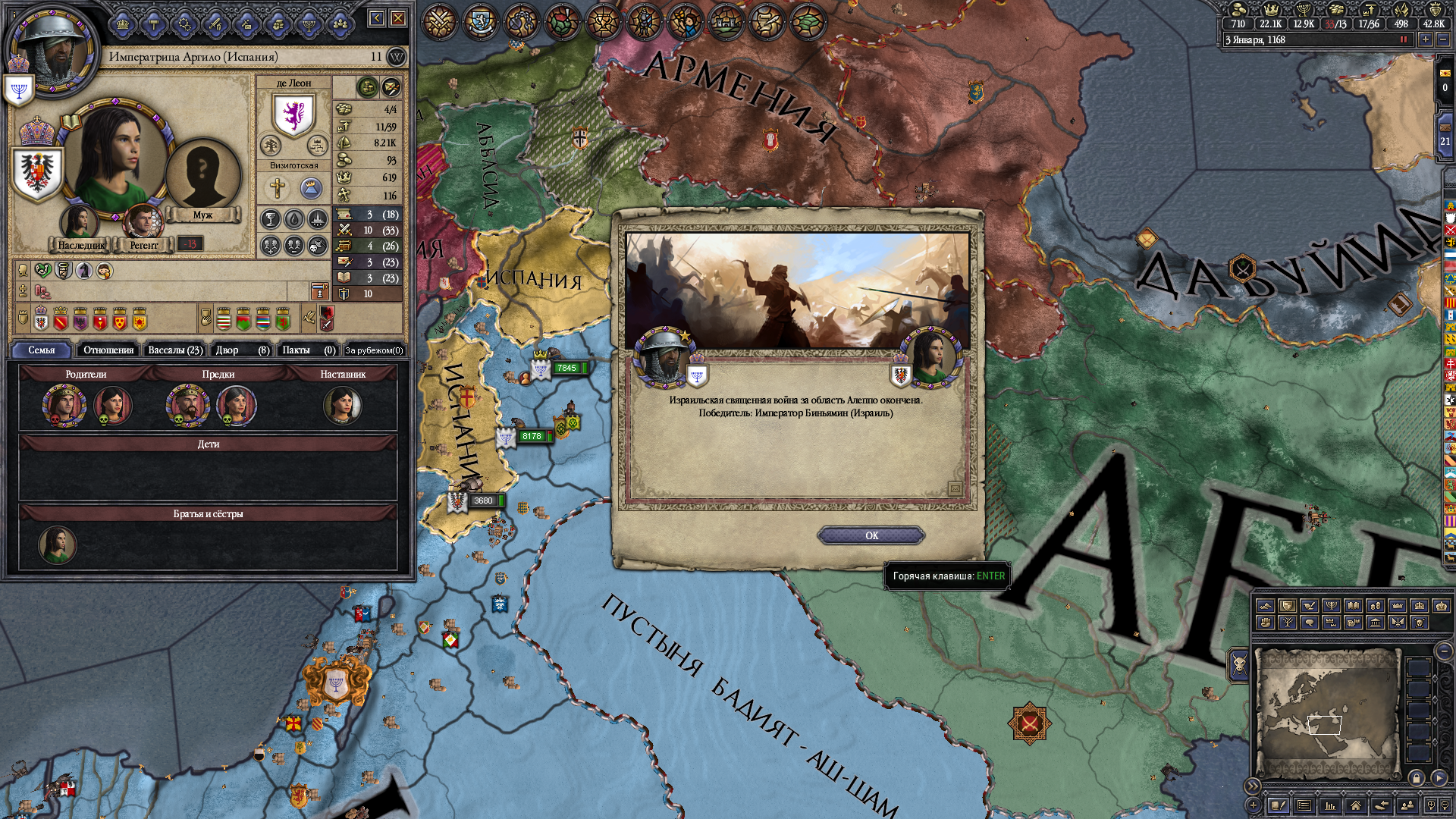This screenshot has height=819, width=1456.
Task: Select the regent portrait labeled Регент
Action: (x=142, y=222)
